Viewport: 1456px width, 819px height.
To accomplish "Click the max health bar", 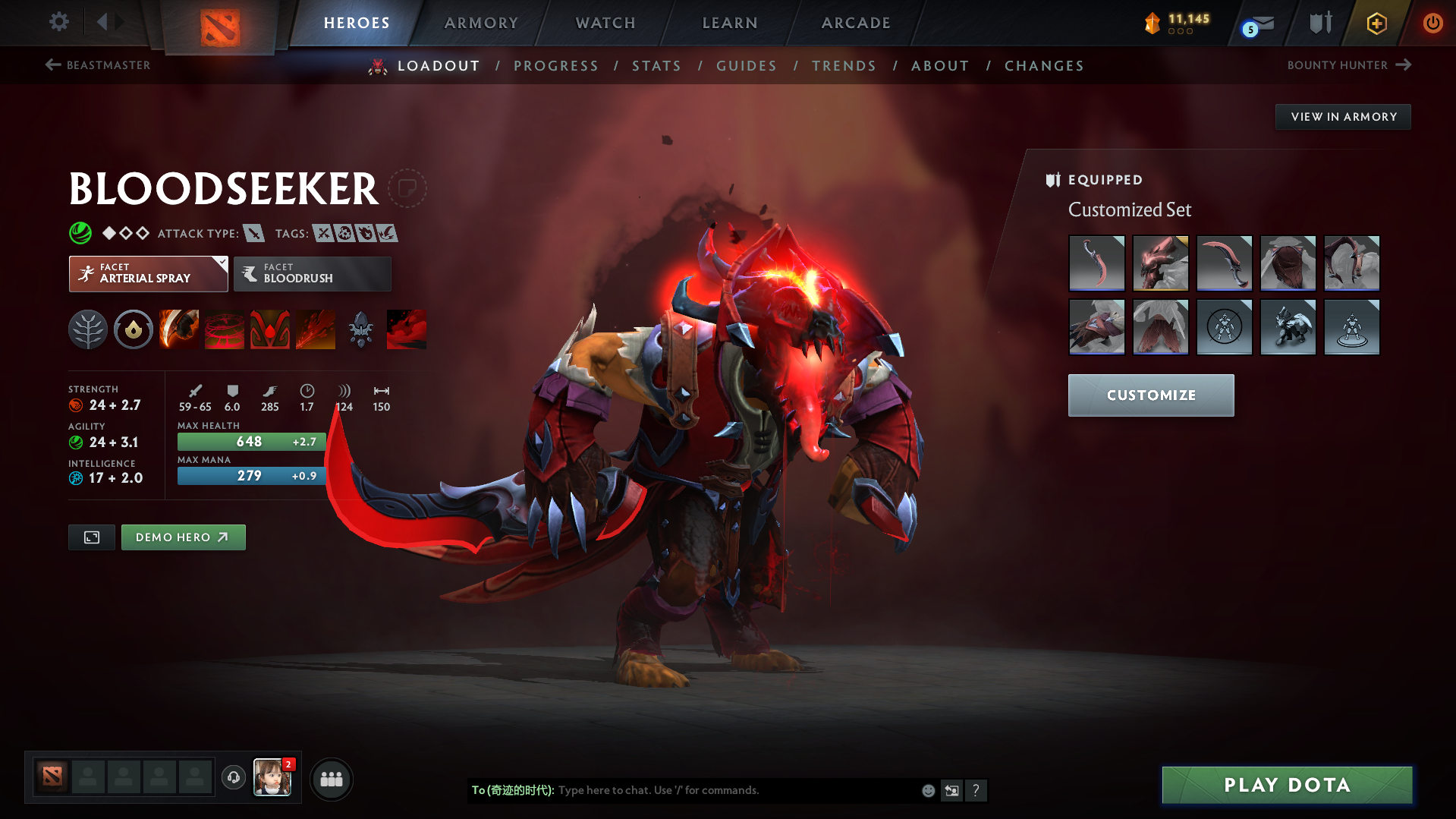I will [250, 441].
